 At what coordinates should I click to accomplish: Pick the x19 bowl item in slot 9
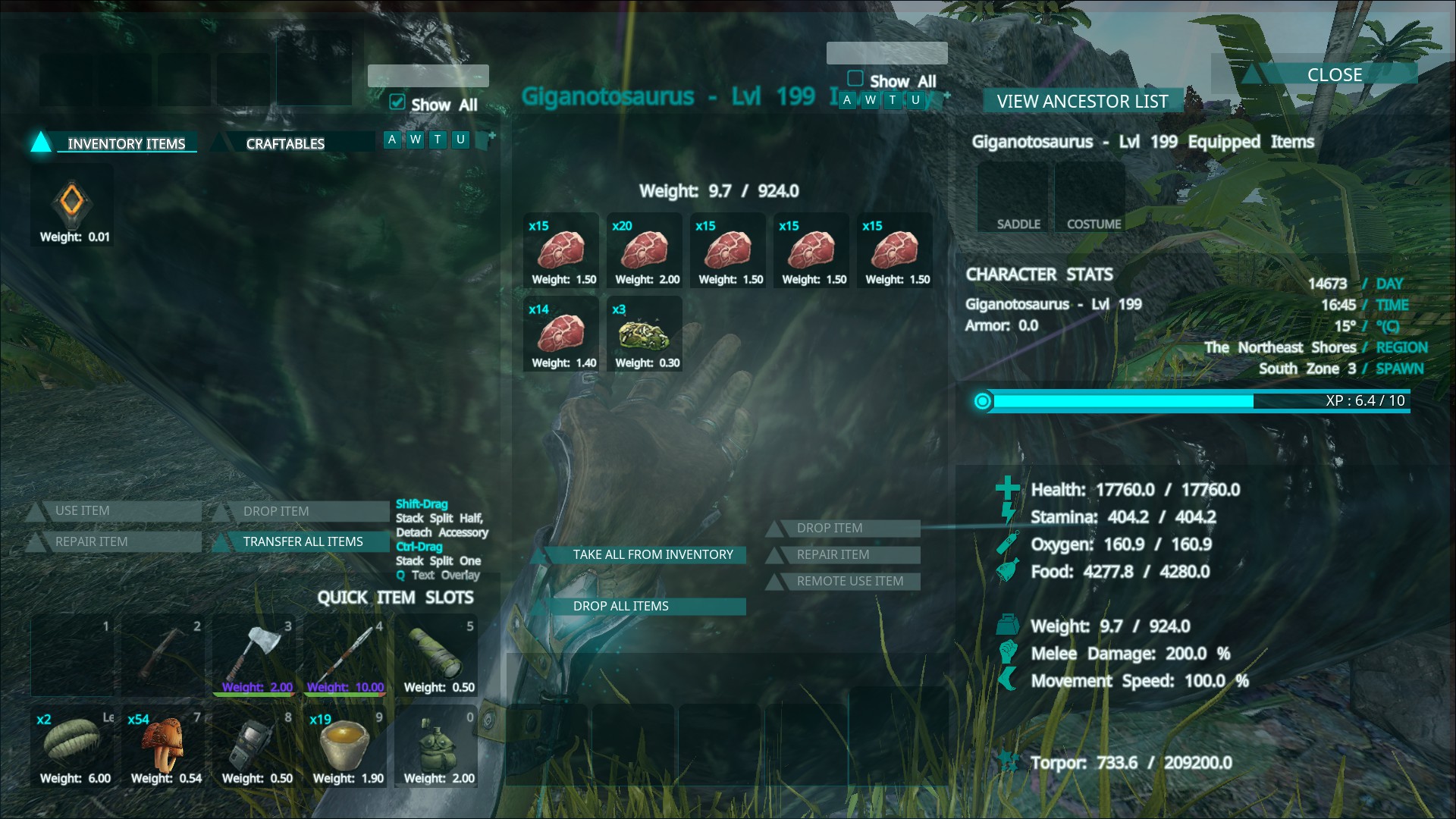(x=346, y=745)
